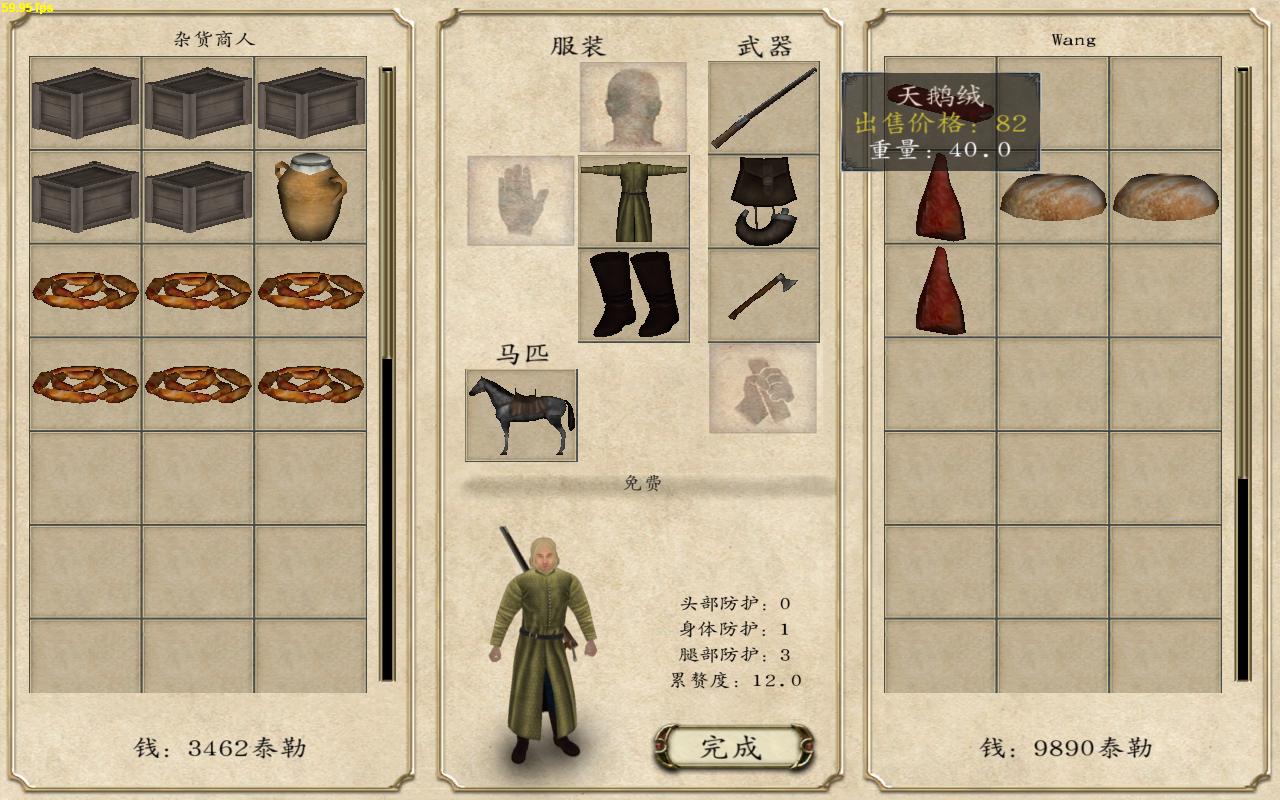Image resolution: width=1280 pixels, height=800 pixels.
Task: Click the empty fourth weapon slot
Action: coord(763,388)
